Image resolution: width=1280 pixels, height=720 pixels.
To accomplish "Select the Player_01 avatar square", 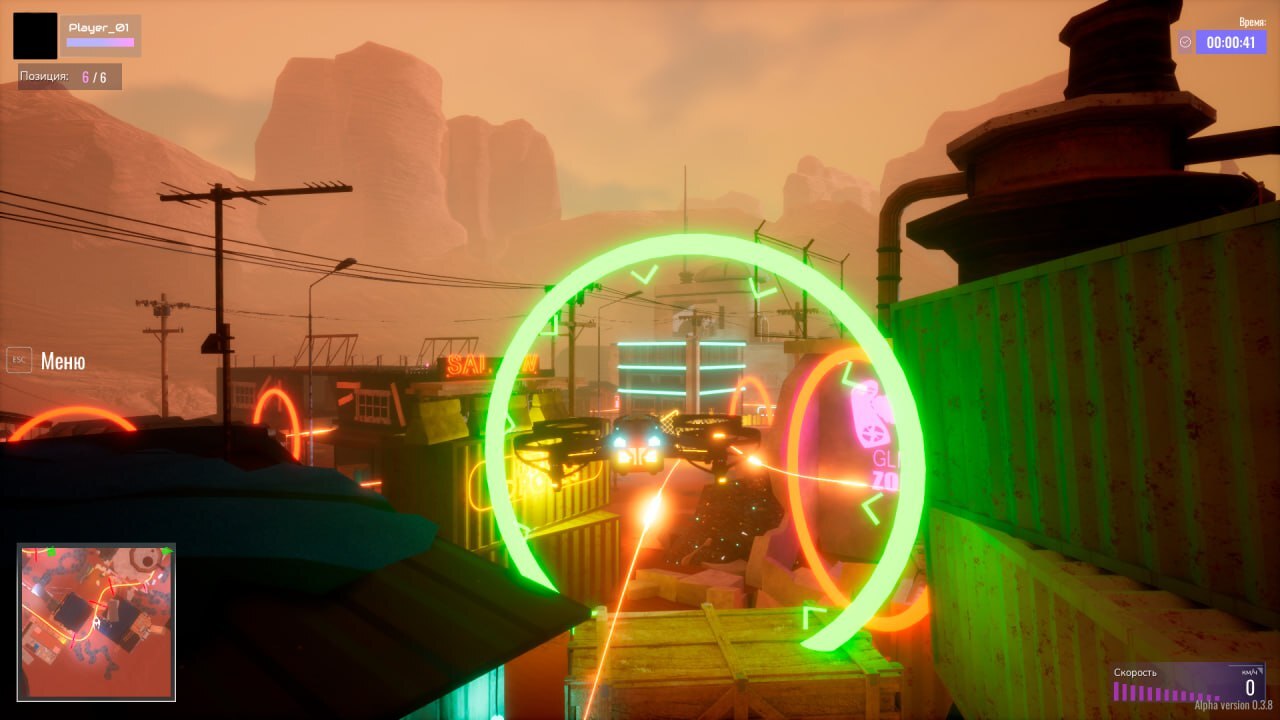I will pyautogui.click(x=35, y=36).
